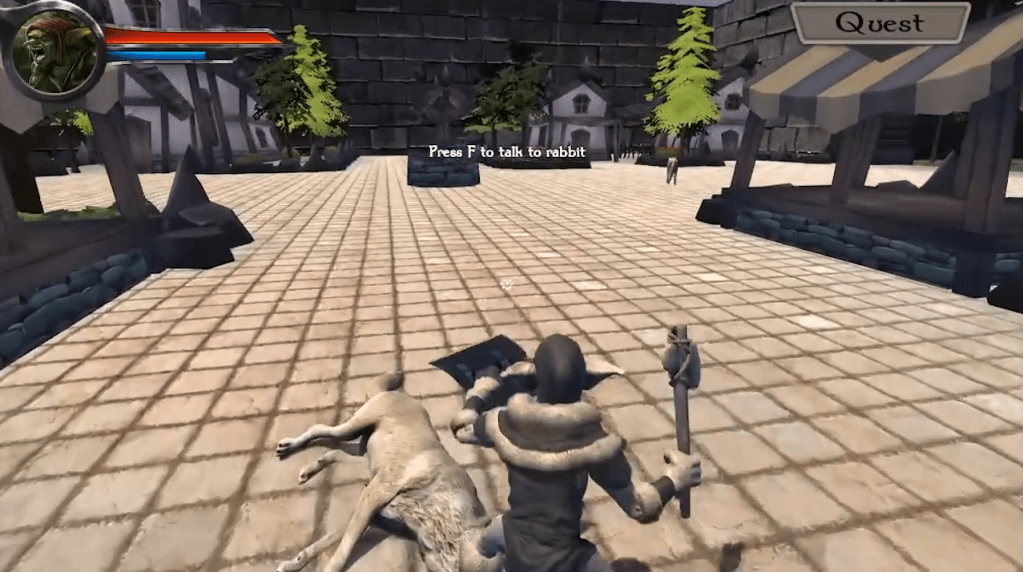Click the goblin character portrait

55,50
